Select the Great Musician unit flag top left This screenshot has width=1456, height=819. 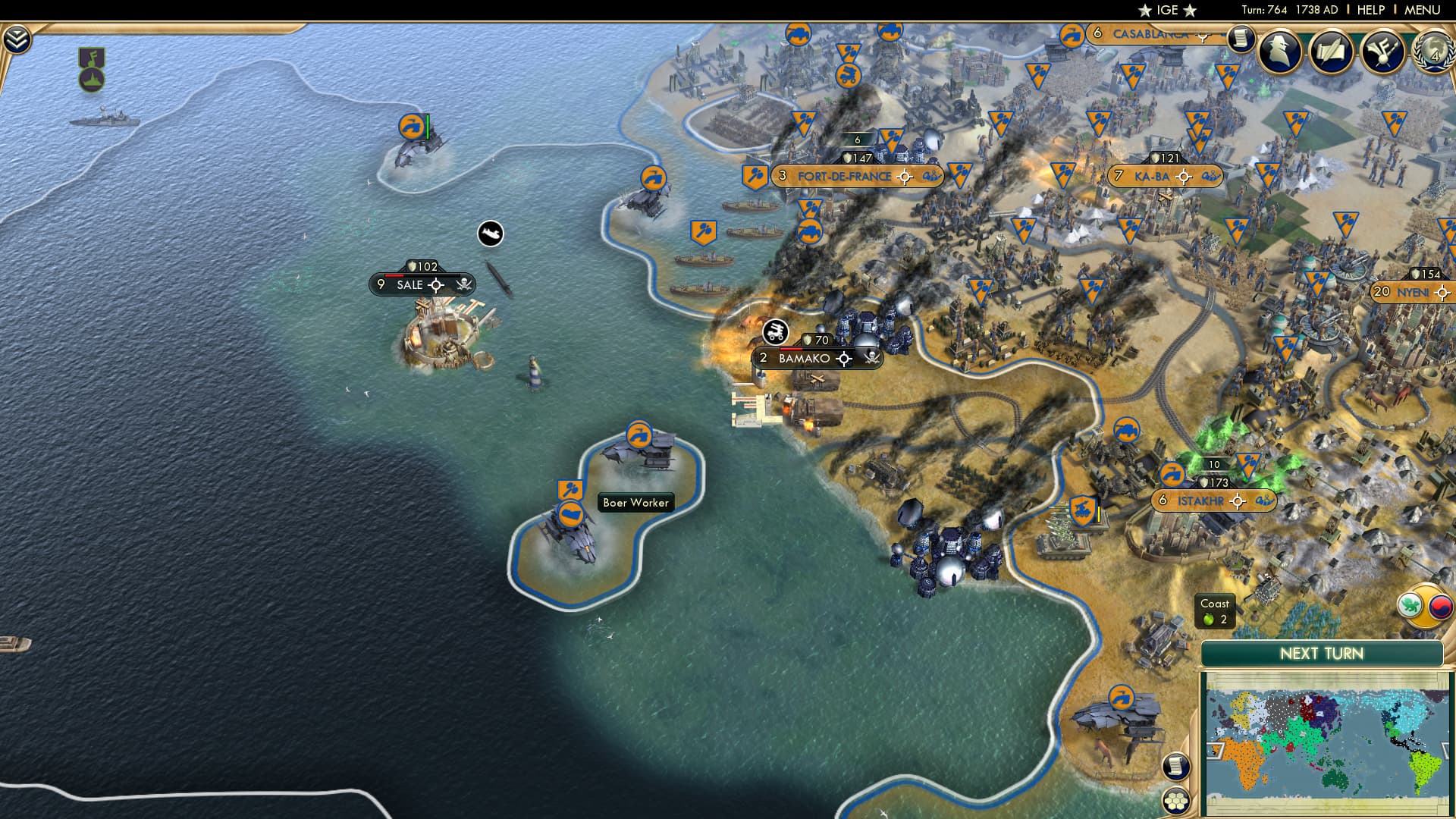92,57
